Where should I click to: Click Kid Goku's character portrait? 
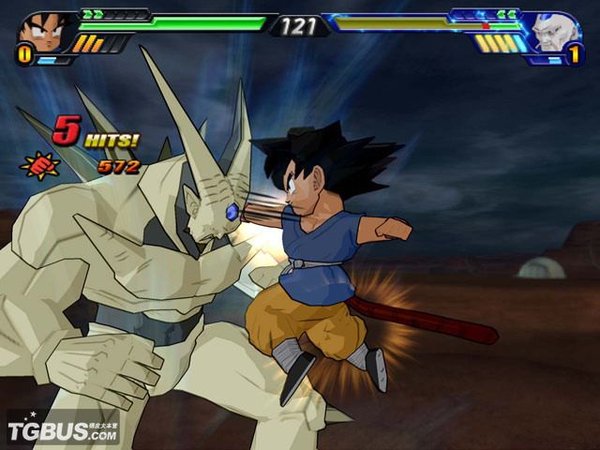click(39, 29)
